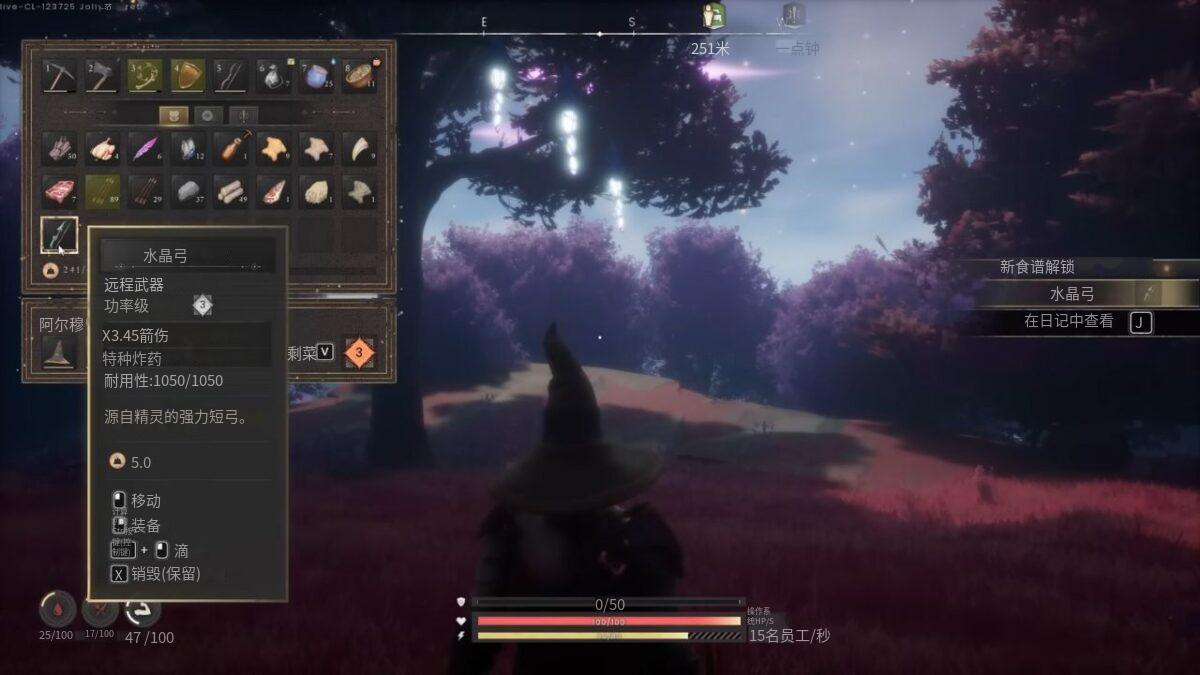Select the pickaxe in hotbar slot 1

click(59, 76)
